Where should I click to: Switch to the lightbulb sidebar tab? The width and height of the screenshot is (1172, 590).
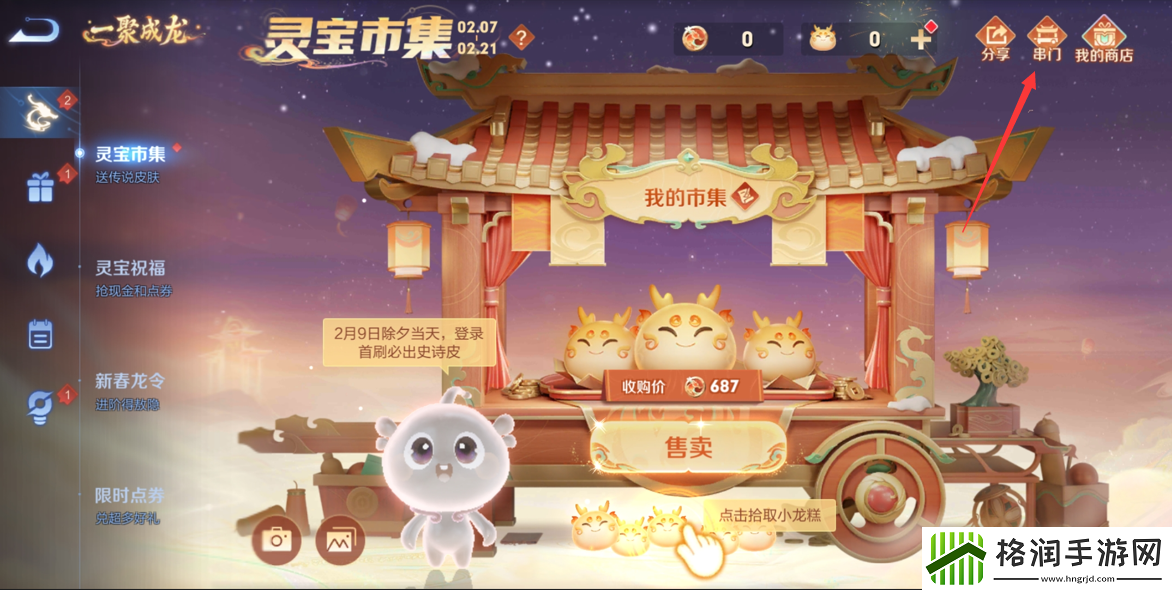[x=40, y=406]
